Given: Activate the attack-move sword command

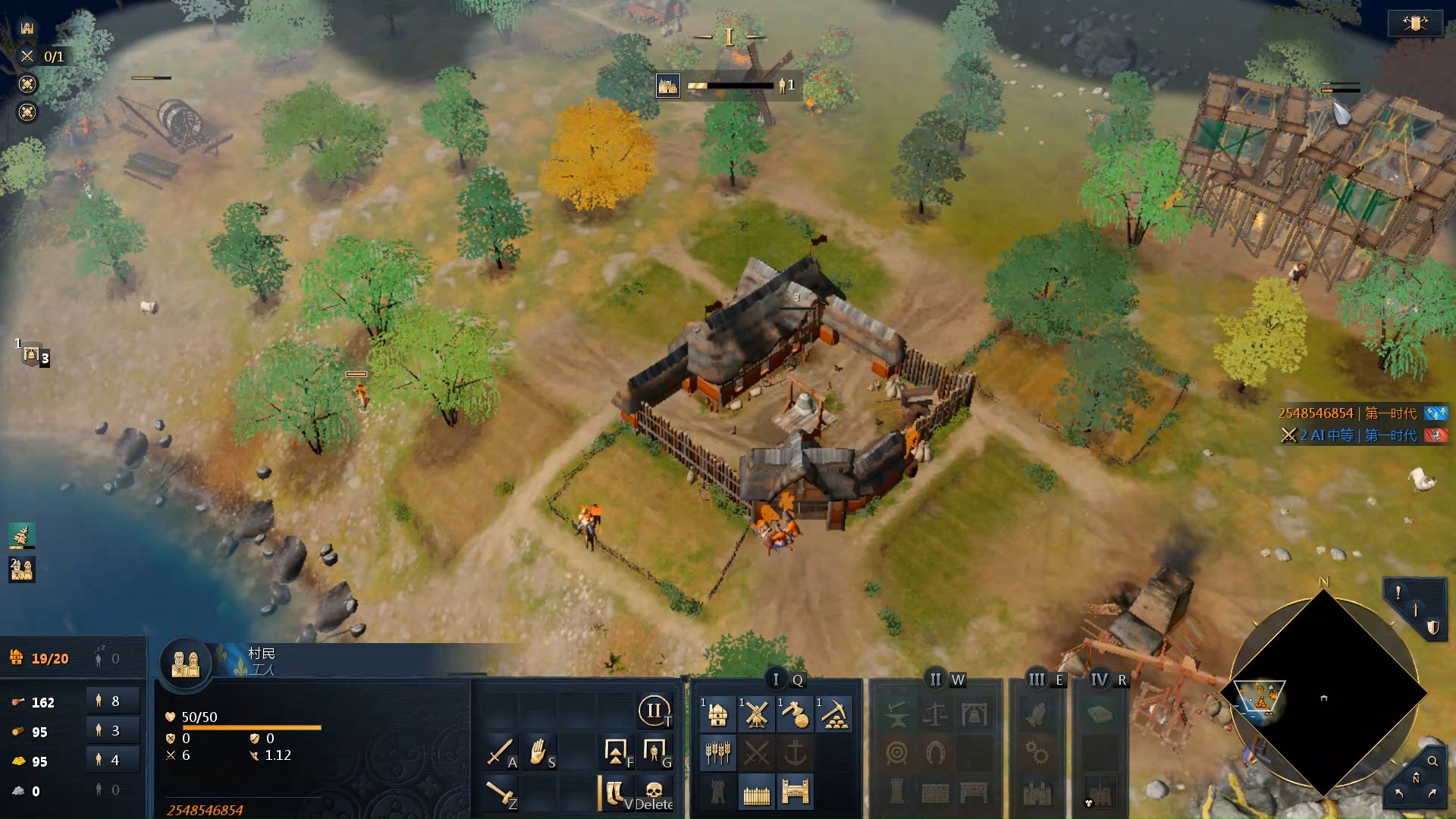Looking at the screenshot, I should (x=500, y=752).
